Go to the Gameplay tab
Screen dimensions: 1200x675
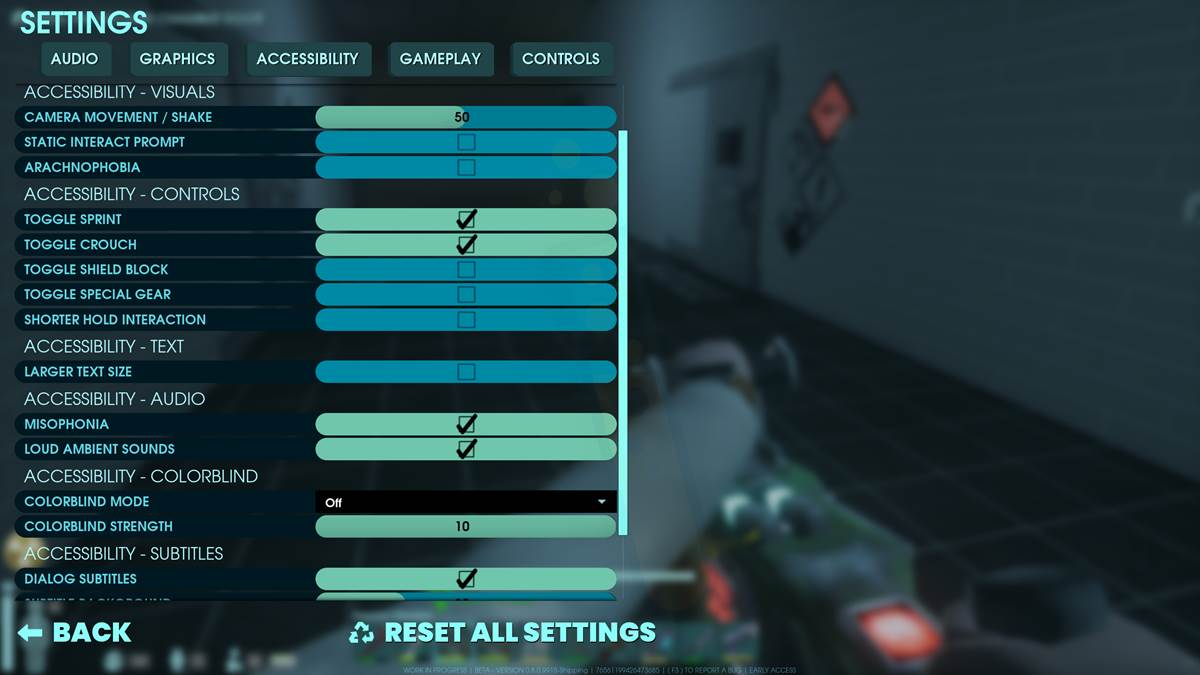pyautogui.click(x=440, y=59)
